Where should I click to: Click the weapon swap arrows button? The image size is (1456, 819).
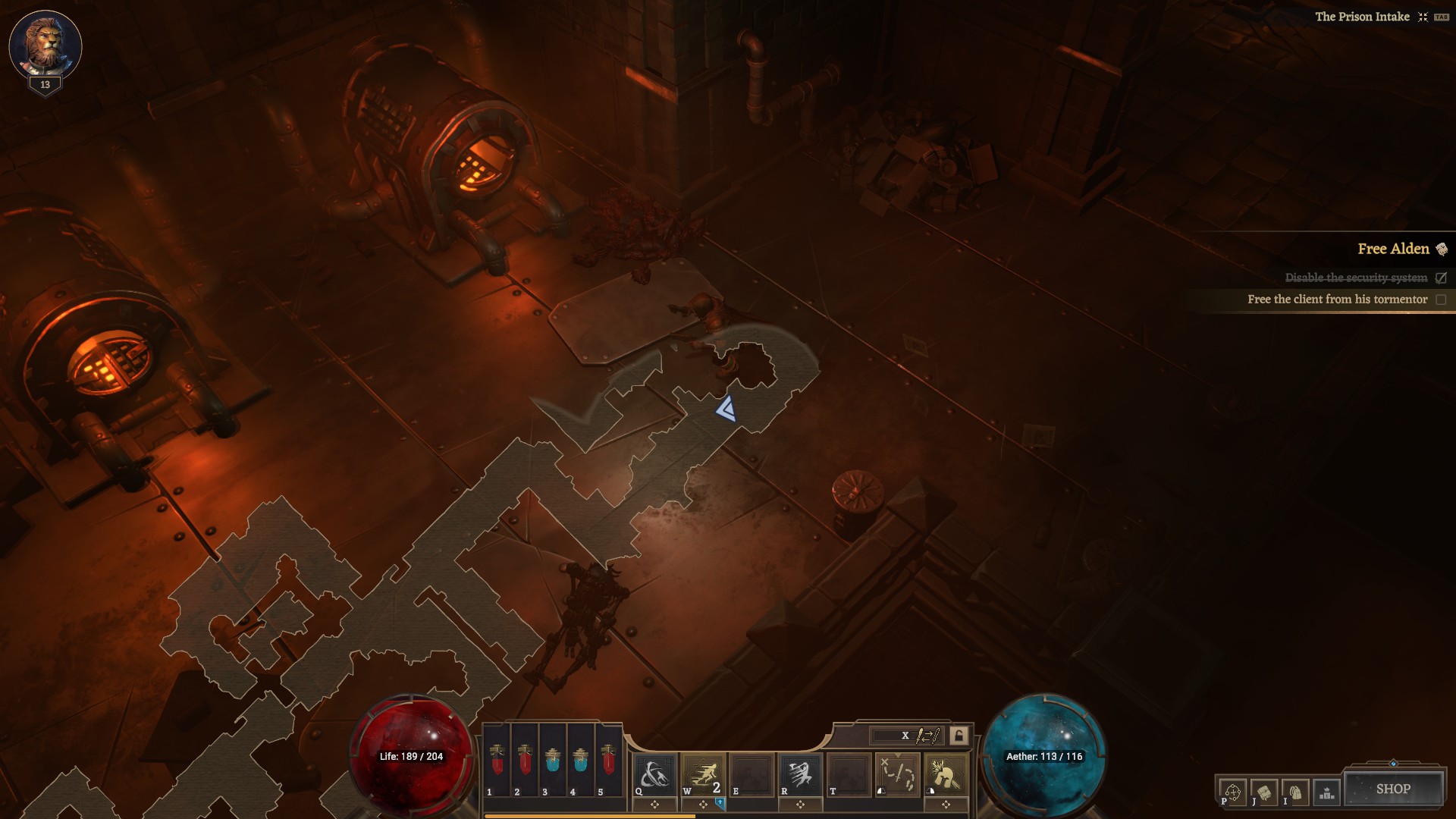(927, 736)
